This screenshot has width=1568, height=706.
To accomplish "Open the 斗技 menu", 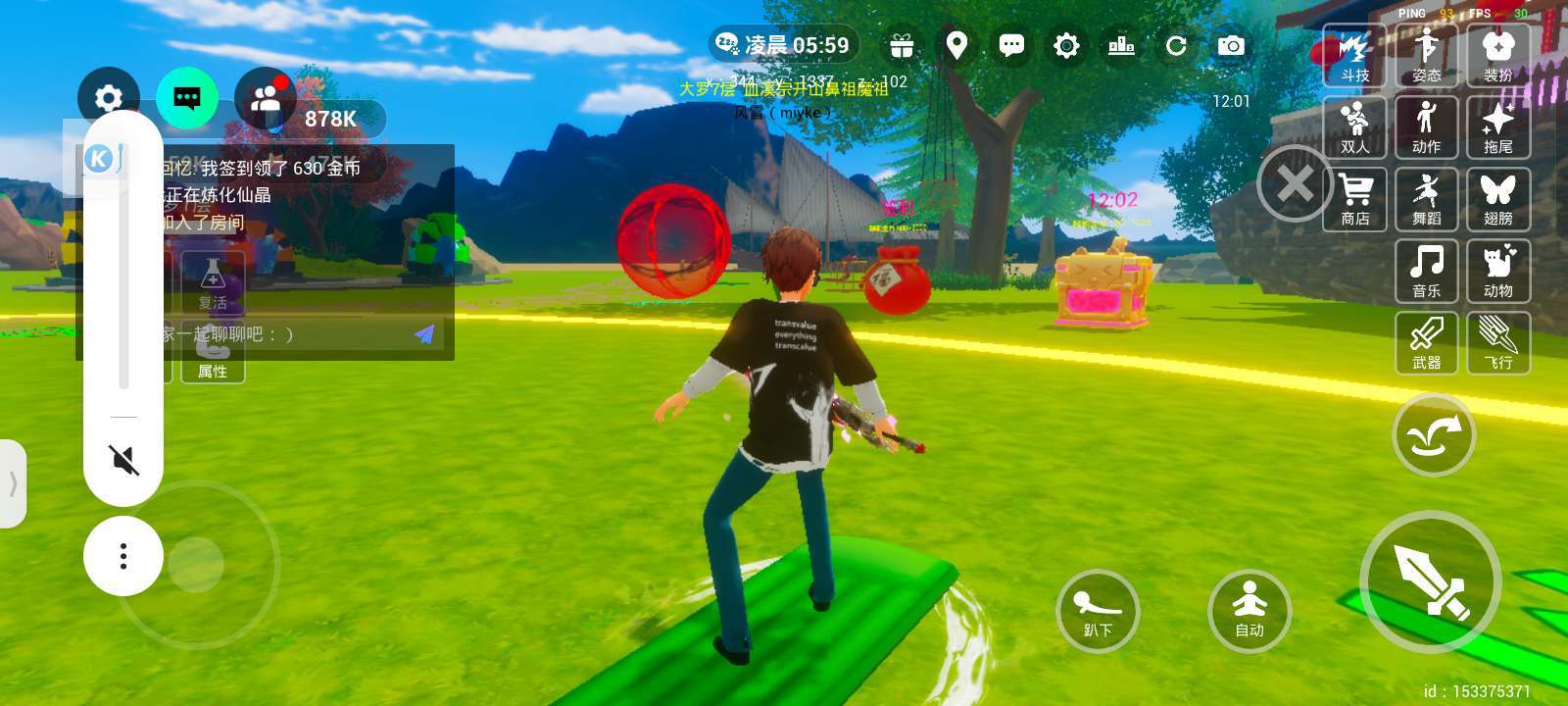I will tap(1354, 56).
